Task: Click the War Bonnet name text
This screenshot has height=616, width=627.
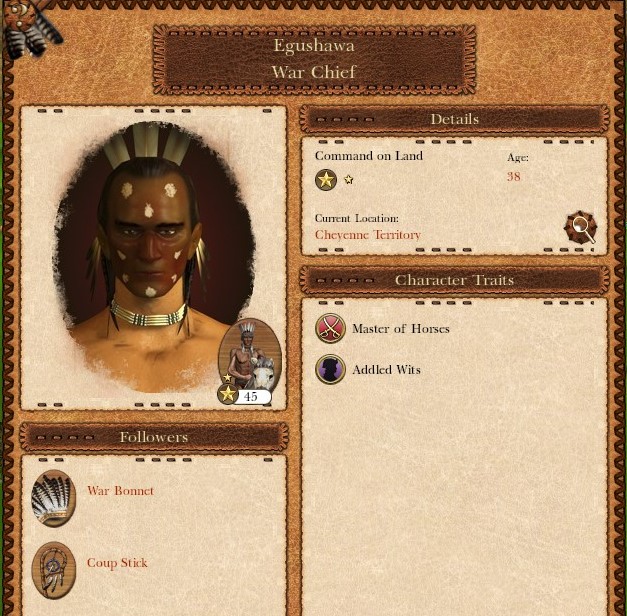Action: point(120,491)
